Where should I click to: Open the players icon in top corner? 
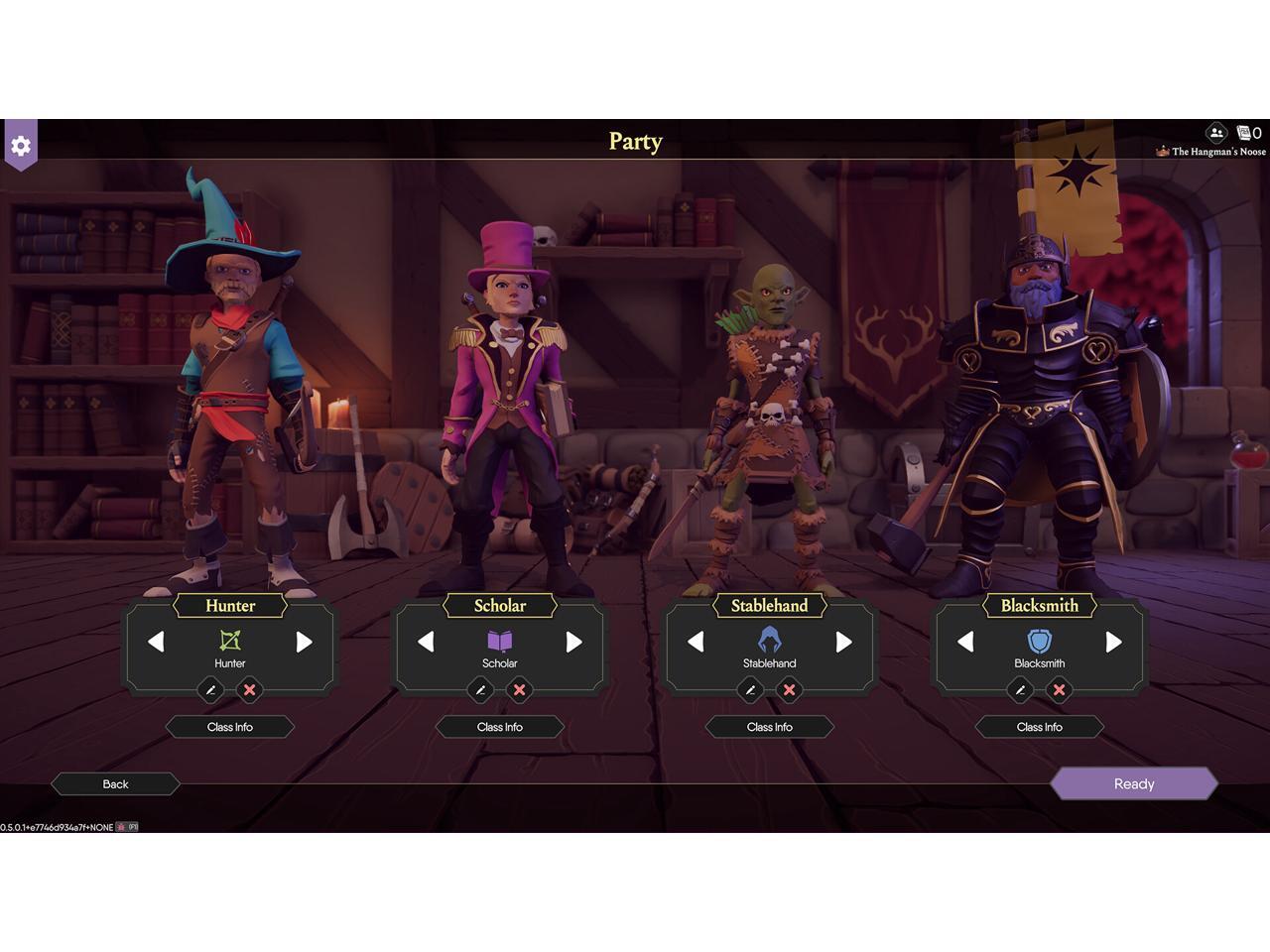pos(1216,133)
